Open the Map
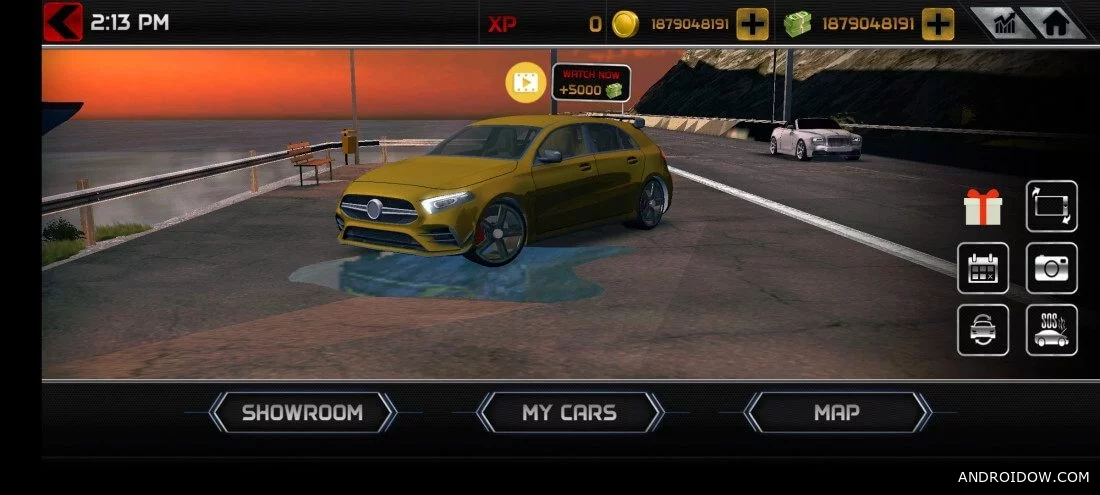Viewport: 1100px width, 495px height. pos(837,412)
